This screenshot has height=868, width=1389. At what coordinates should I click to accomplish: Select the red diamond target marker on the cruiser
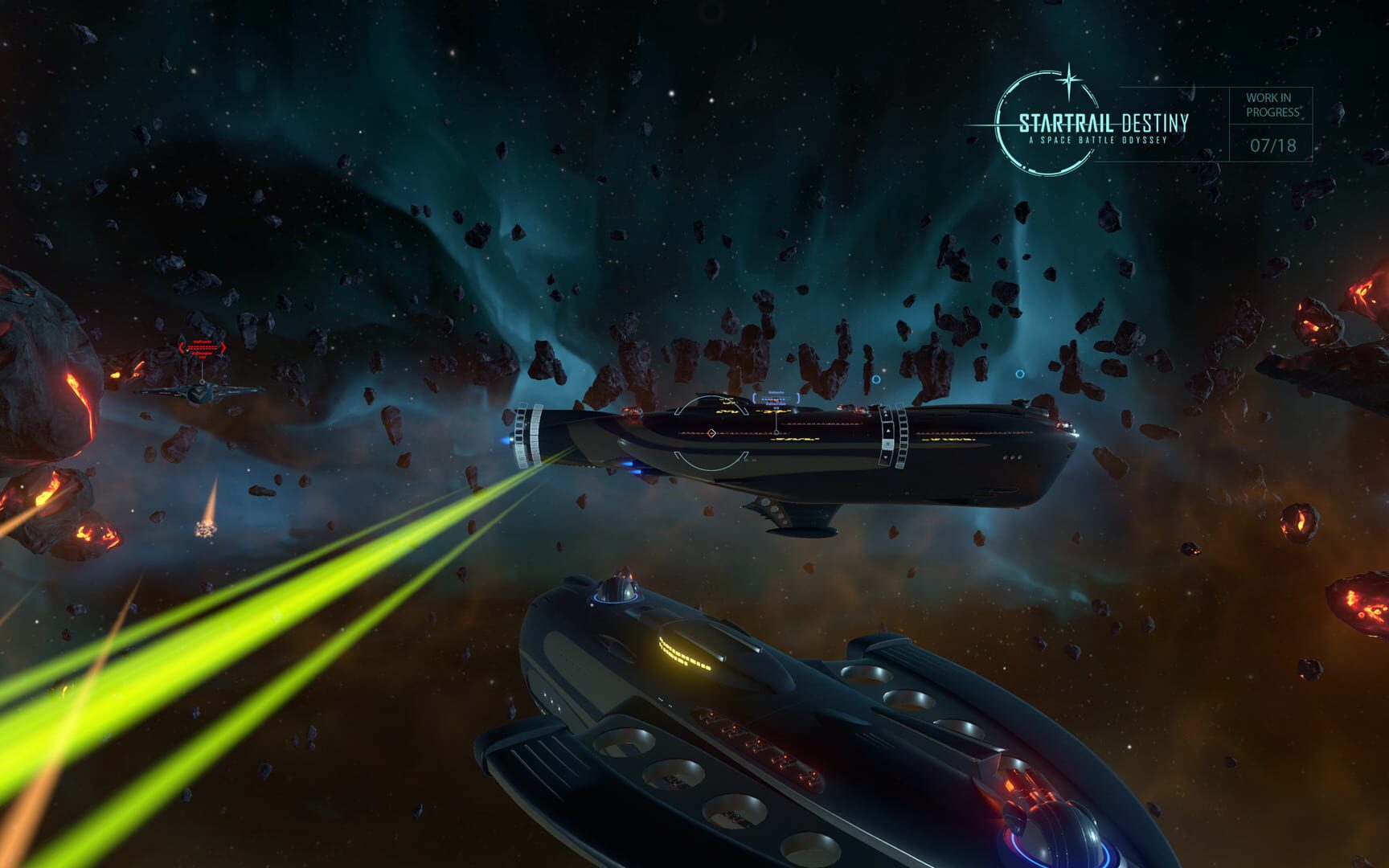711,432
